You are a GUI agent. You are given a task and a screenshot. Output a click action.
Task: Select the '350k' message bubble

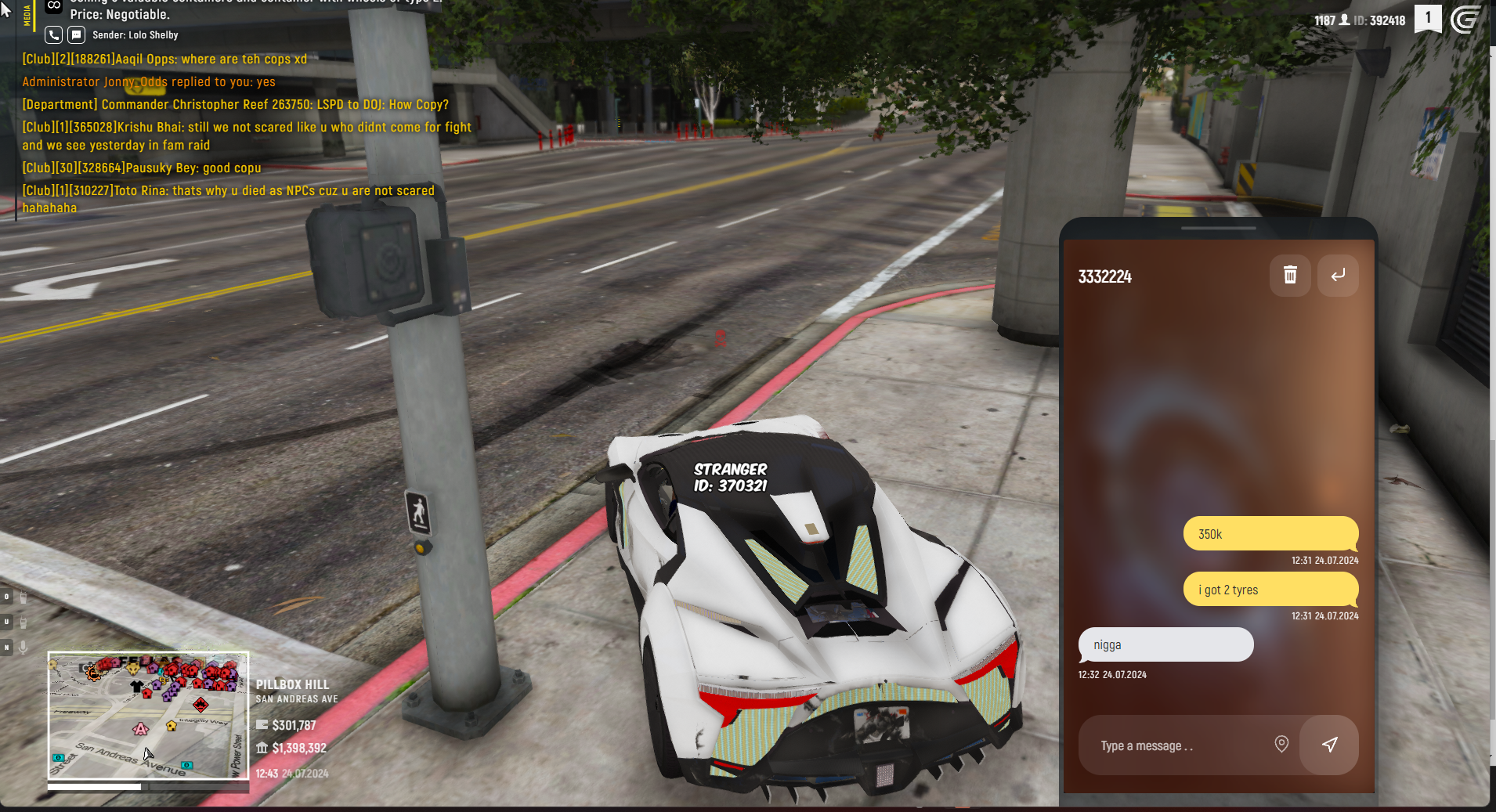(1270, 534)
